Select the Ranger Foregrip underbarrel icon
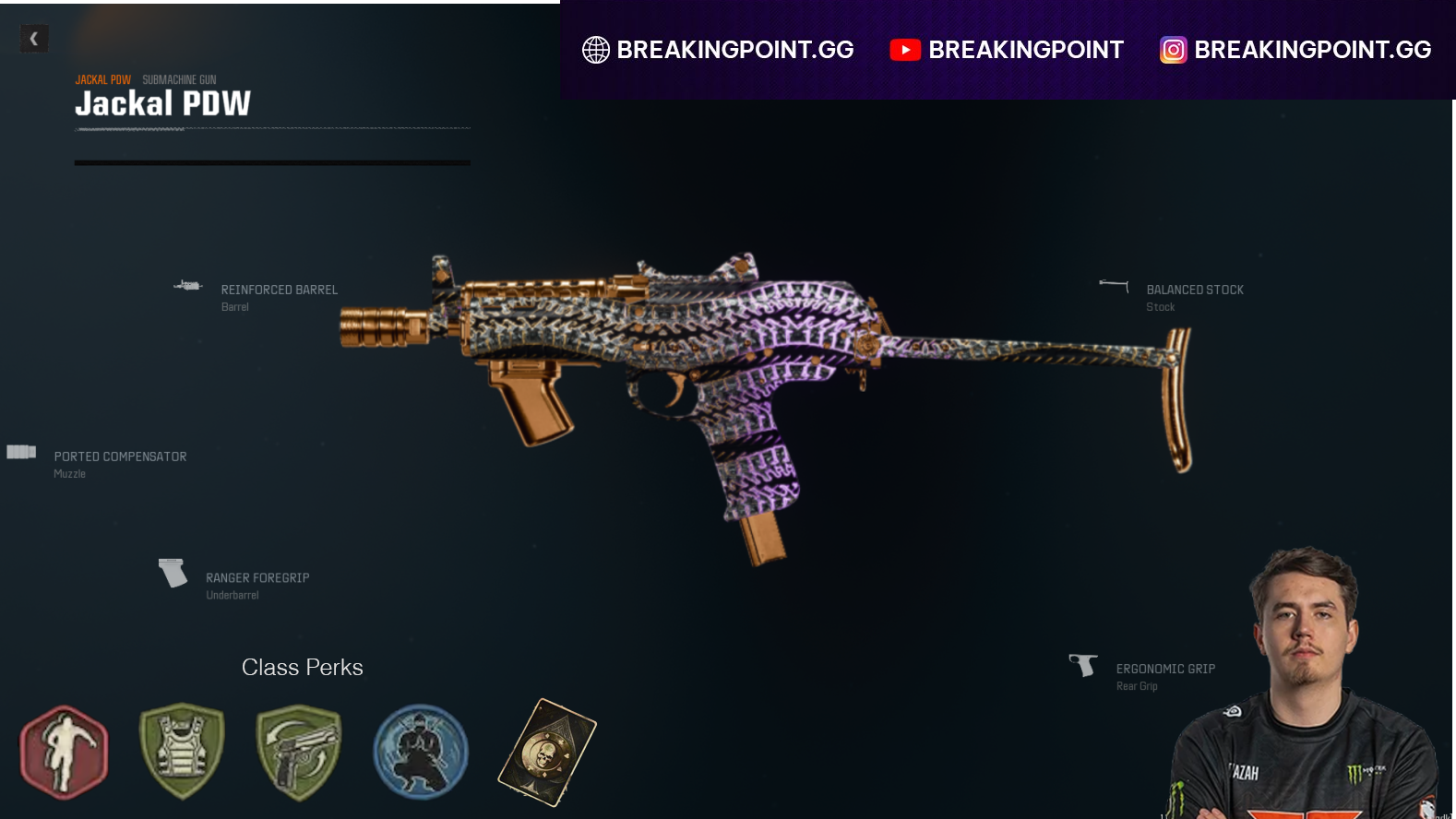The height and width of the screenshot is (819, 1456). click(172, 574)
